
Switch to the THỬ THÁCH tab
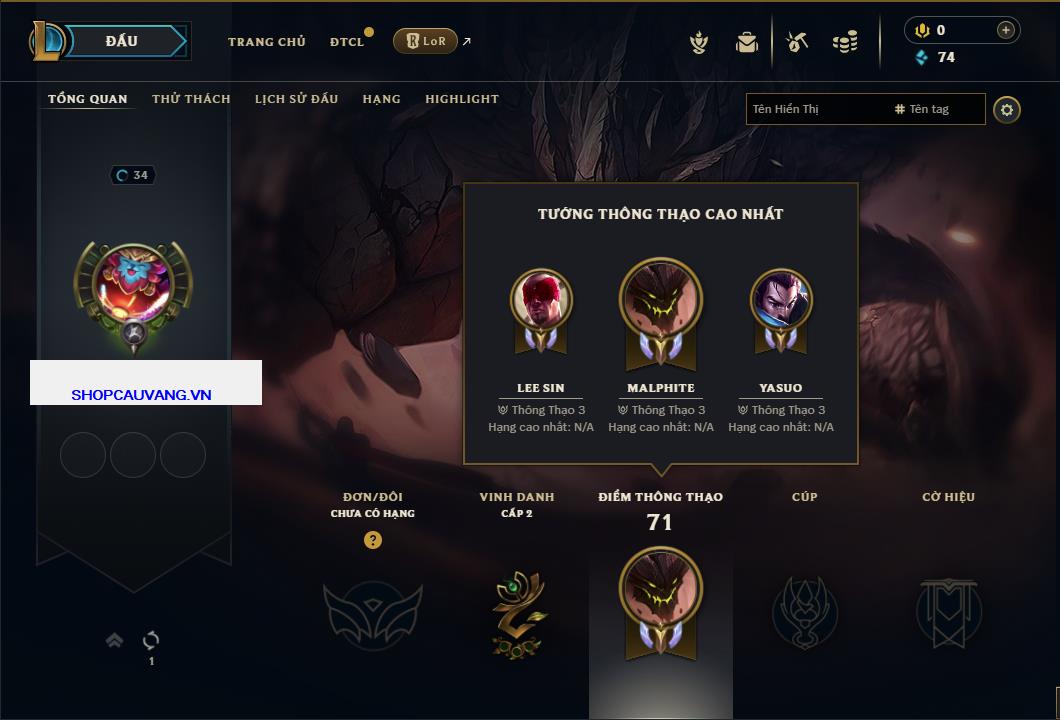click(x=191, y=99)
